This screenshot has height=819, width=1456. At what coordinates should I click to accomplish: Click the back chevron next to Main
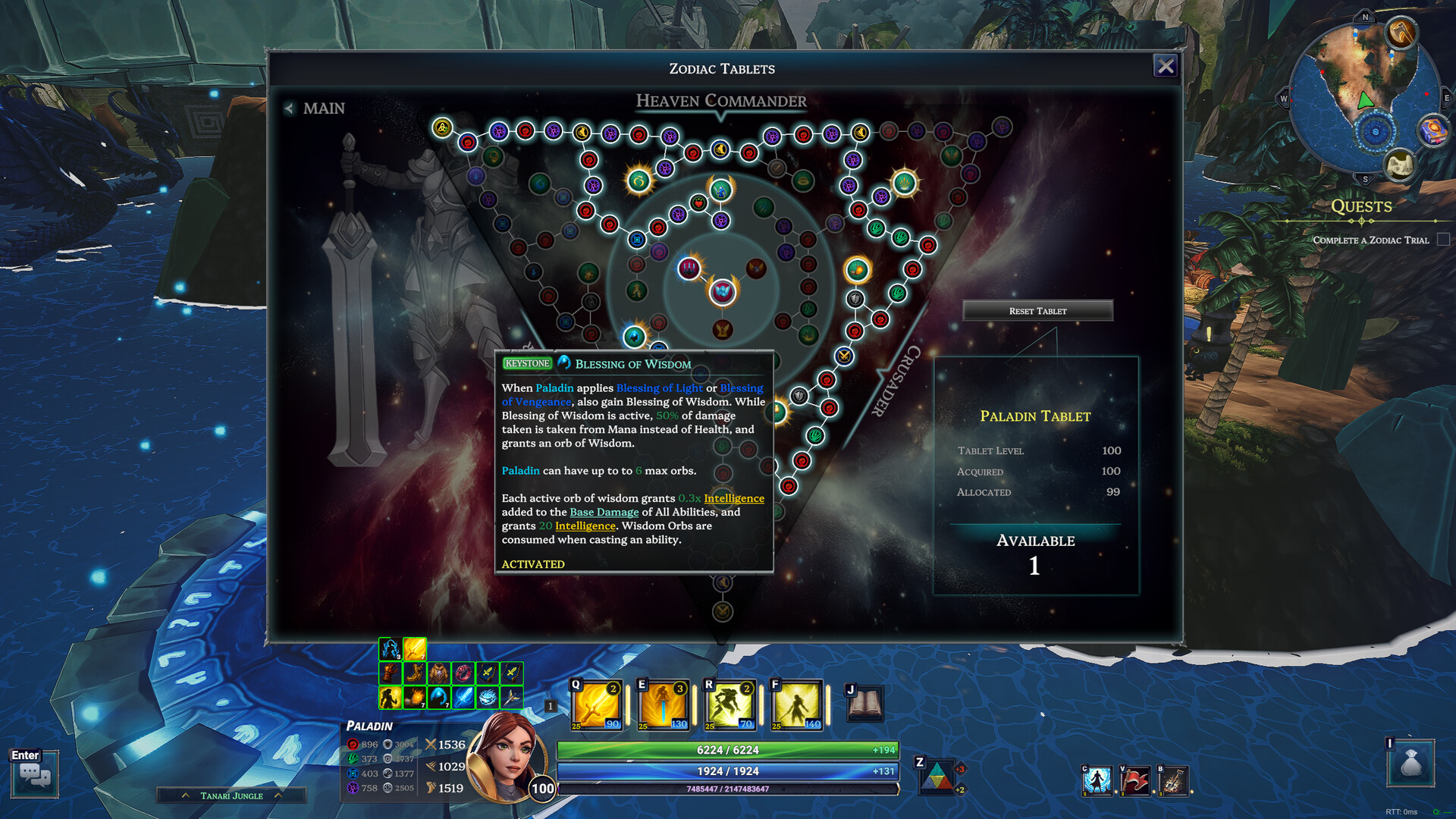pyautogui.click(x=288, y=108)
